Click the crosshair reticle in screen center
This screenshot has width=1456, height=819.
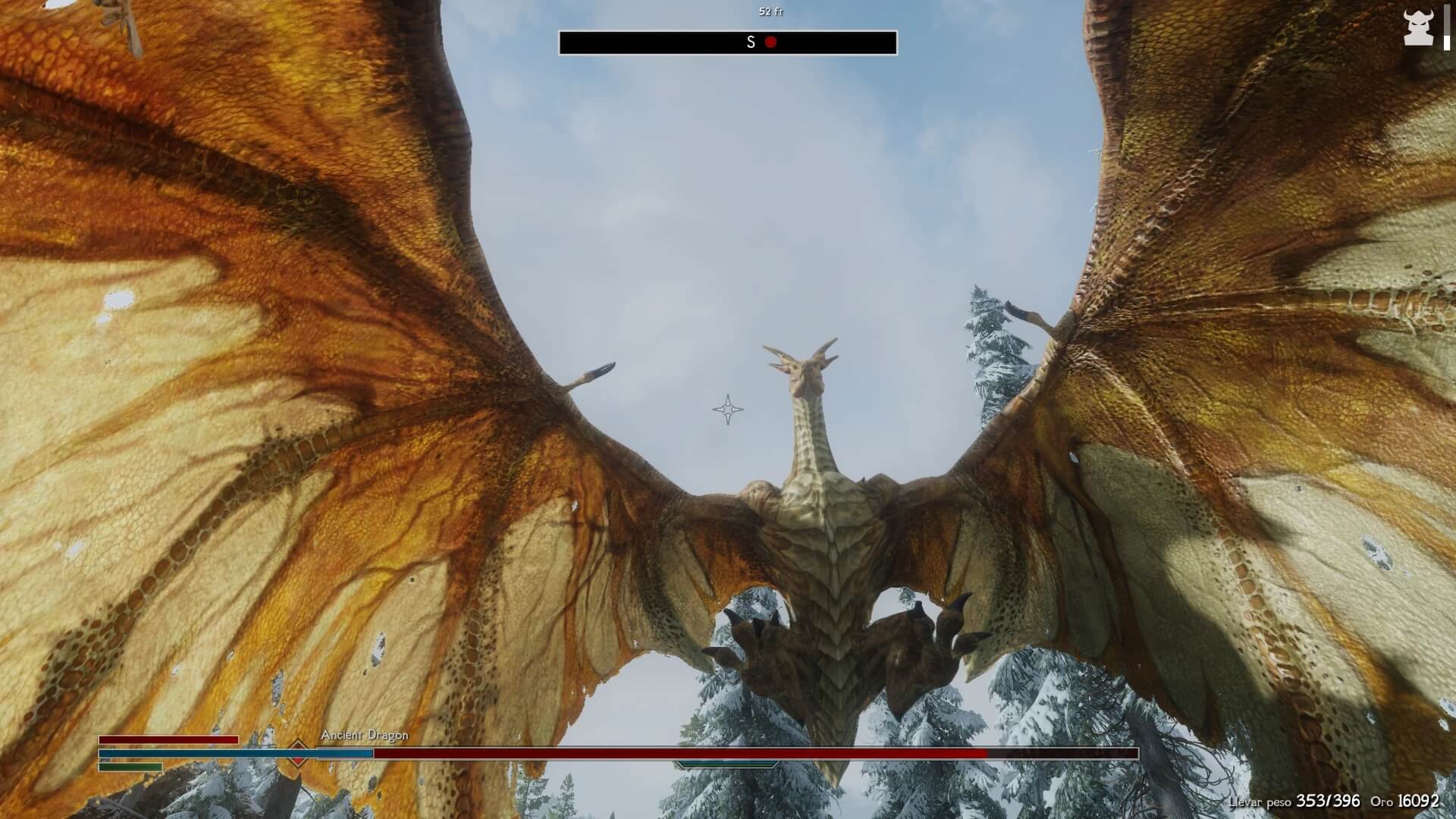[x=728, y=409]
